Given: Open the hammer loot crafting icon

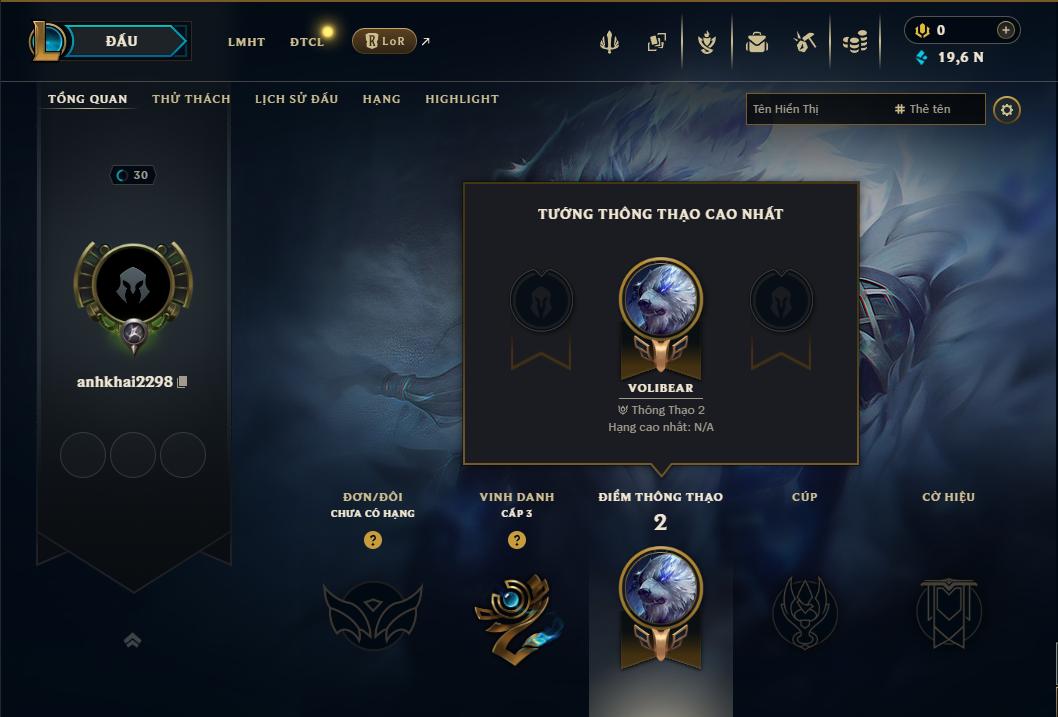Looking at the screenshot, I should (805, 42).
